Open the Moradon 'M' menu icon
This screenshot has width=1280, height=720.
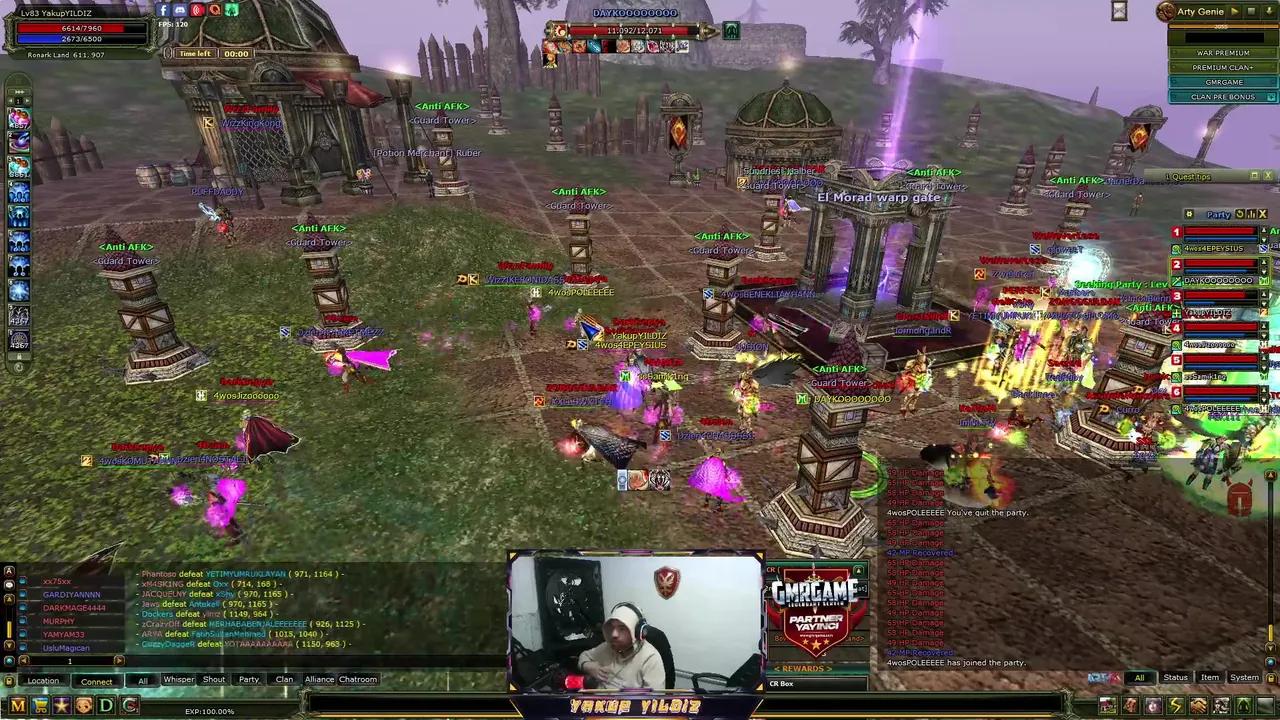point(18,706)
